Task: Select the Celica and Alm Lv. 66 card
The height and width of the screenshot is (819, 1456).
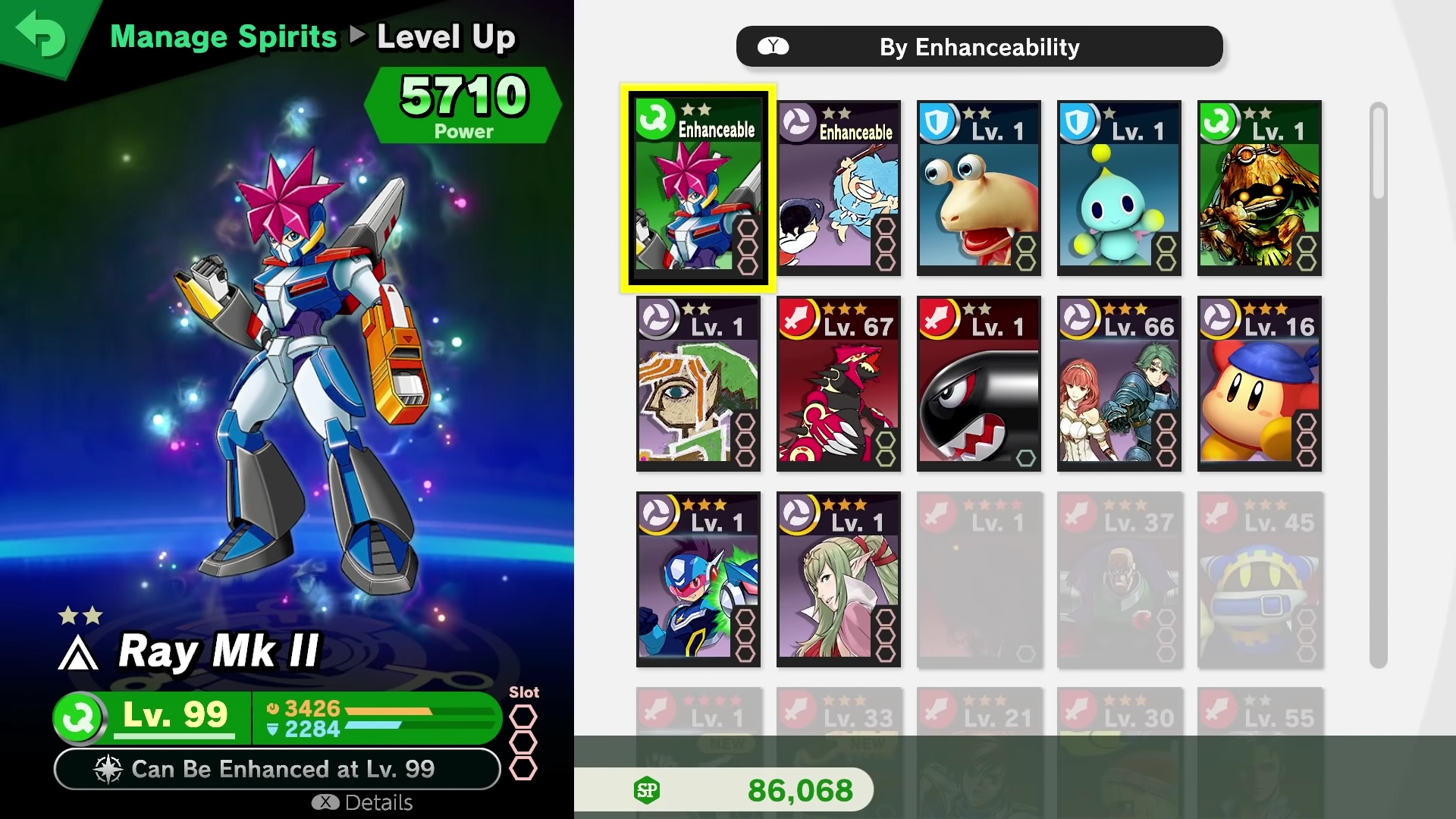Action: coord(1119,383)
